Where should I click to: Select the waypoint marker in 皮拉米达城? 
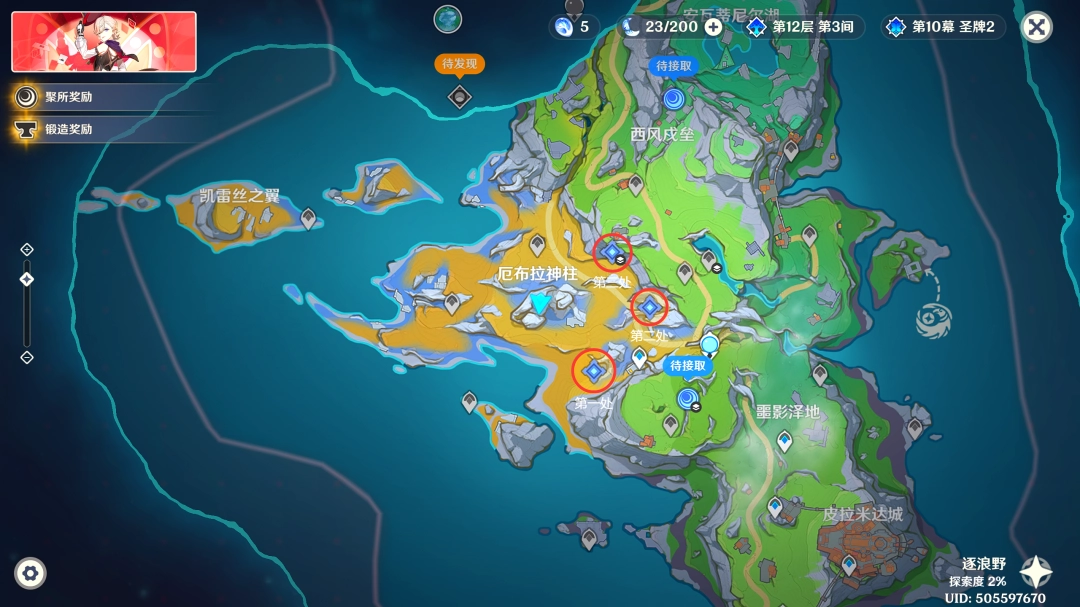coord(849,565)
